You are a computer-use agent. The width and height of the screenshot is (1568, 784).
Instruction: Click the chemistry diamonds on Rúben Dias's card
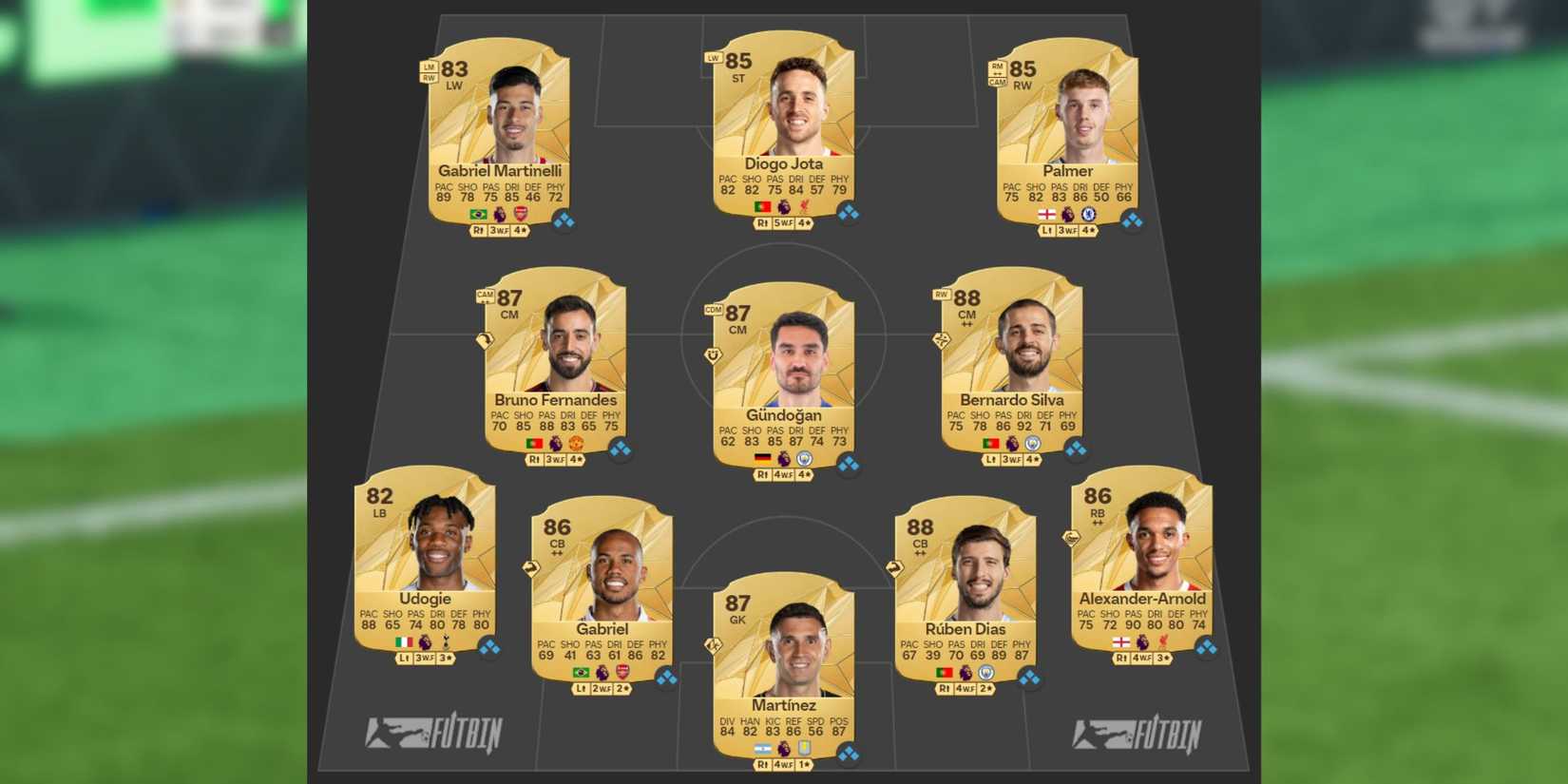pyautogui.click(x=1029, y=677)
